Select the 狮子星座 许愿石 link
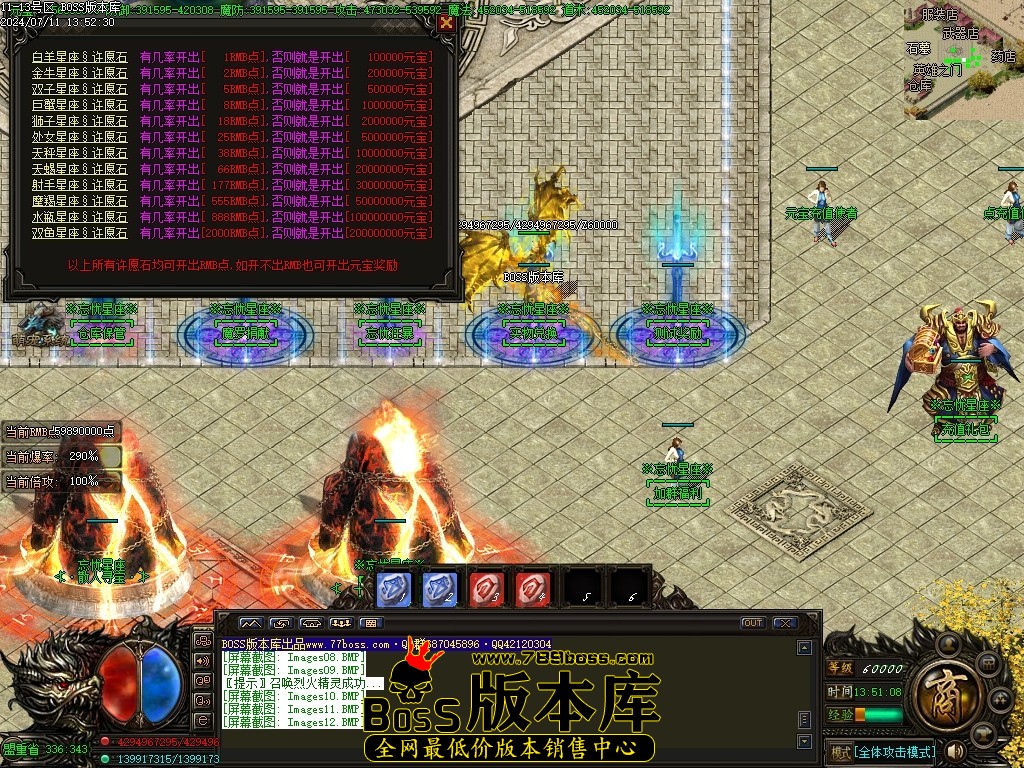Viewport: 1024px width, 768px height. [x=80, y=121]
